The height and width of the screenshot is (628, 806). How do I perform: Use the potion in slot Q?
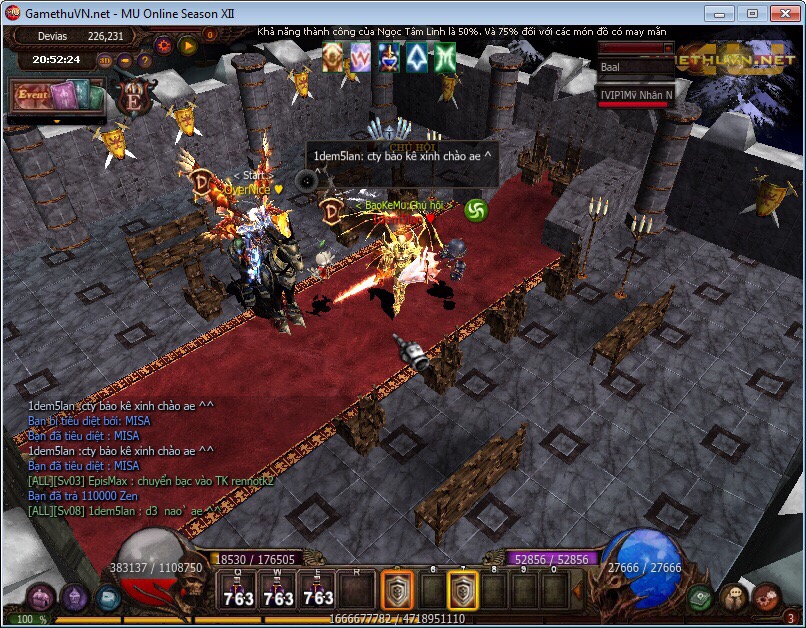pyautogui.click(x=238, y=592)
